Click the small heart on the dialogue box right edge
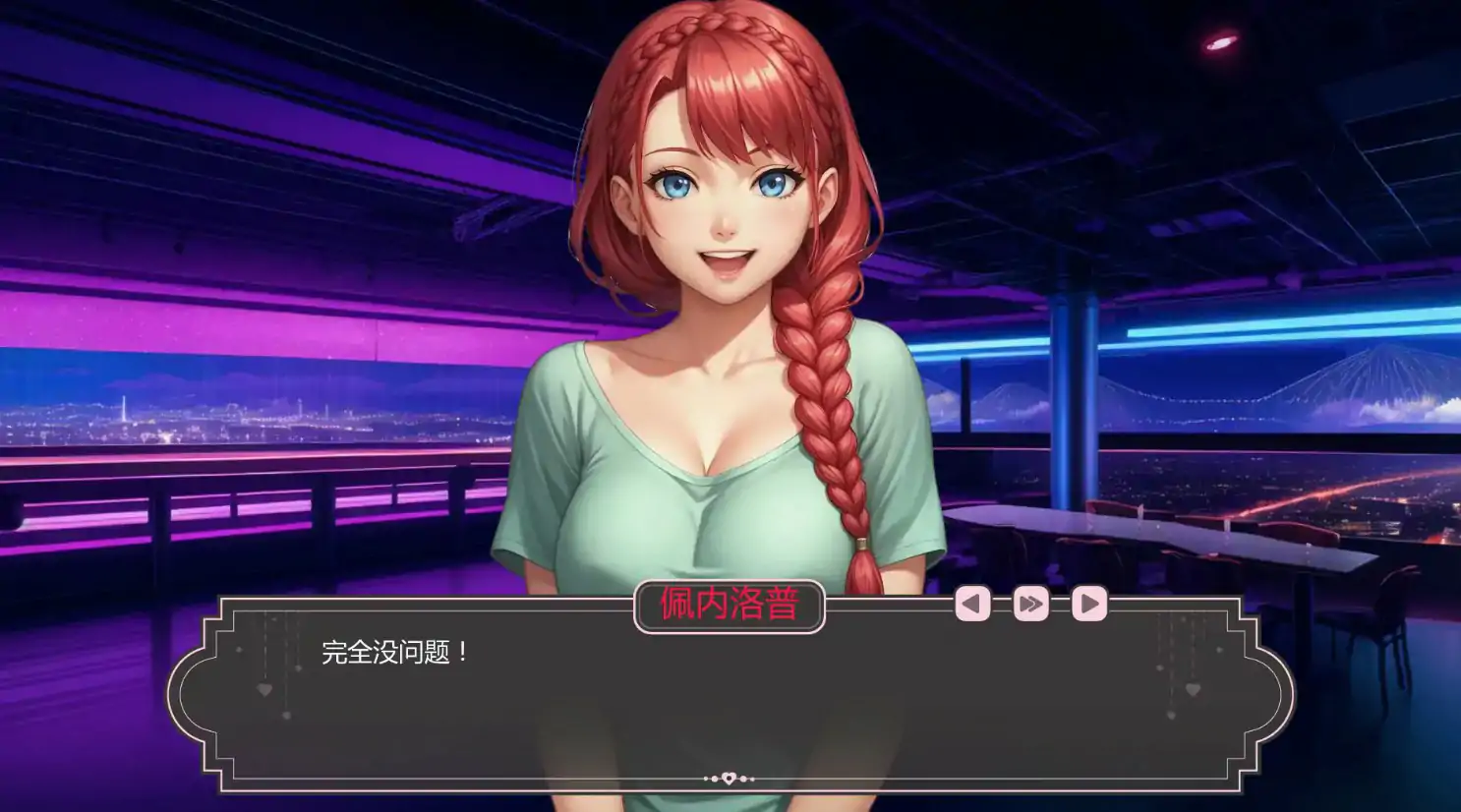 point(1191,690)
